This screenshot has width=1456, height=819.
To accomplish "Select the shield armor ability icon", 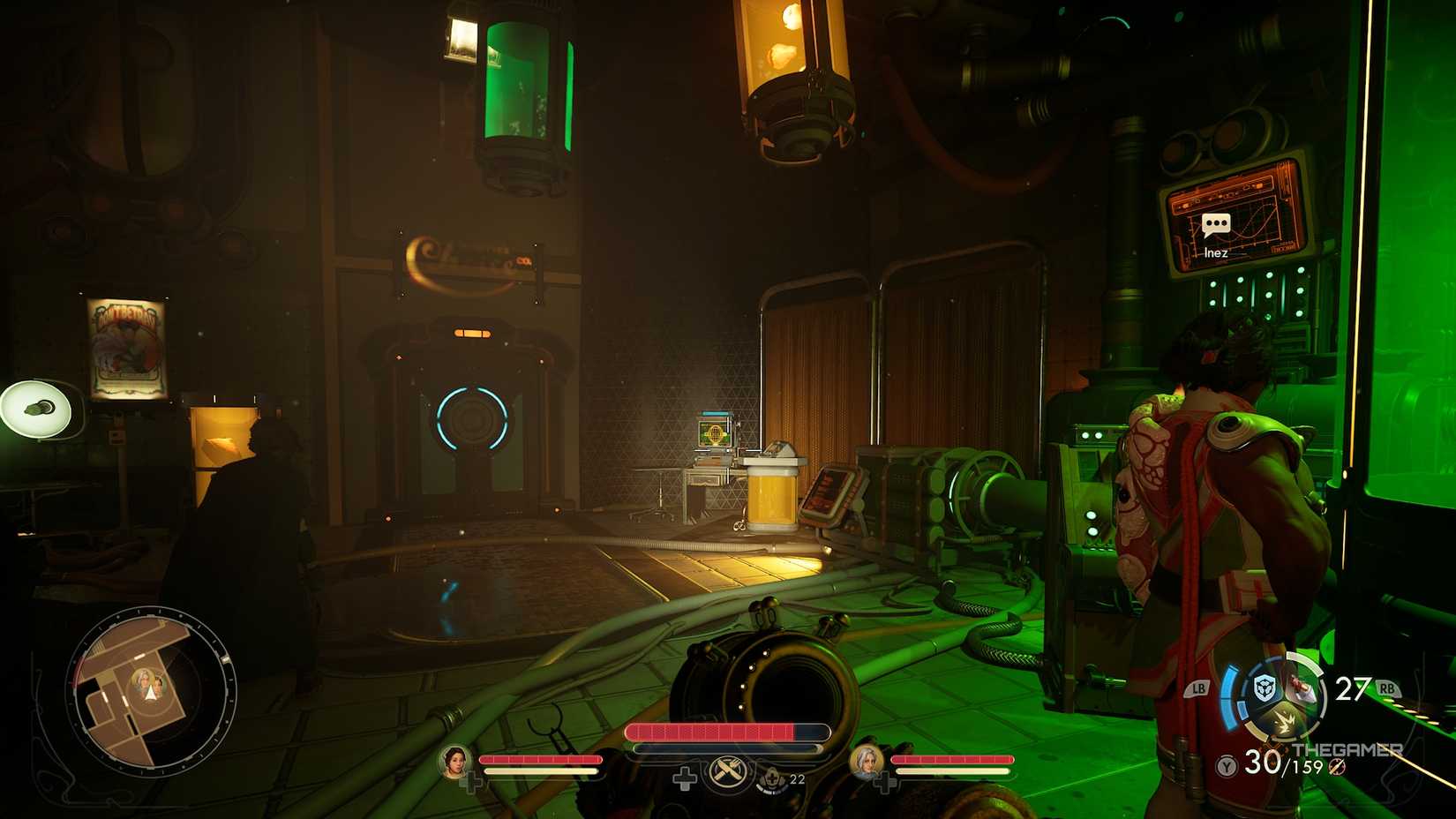I will pyautogui.click(x=1265, y=688).
